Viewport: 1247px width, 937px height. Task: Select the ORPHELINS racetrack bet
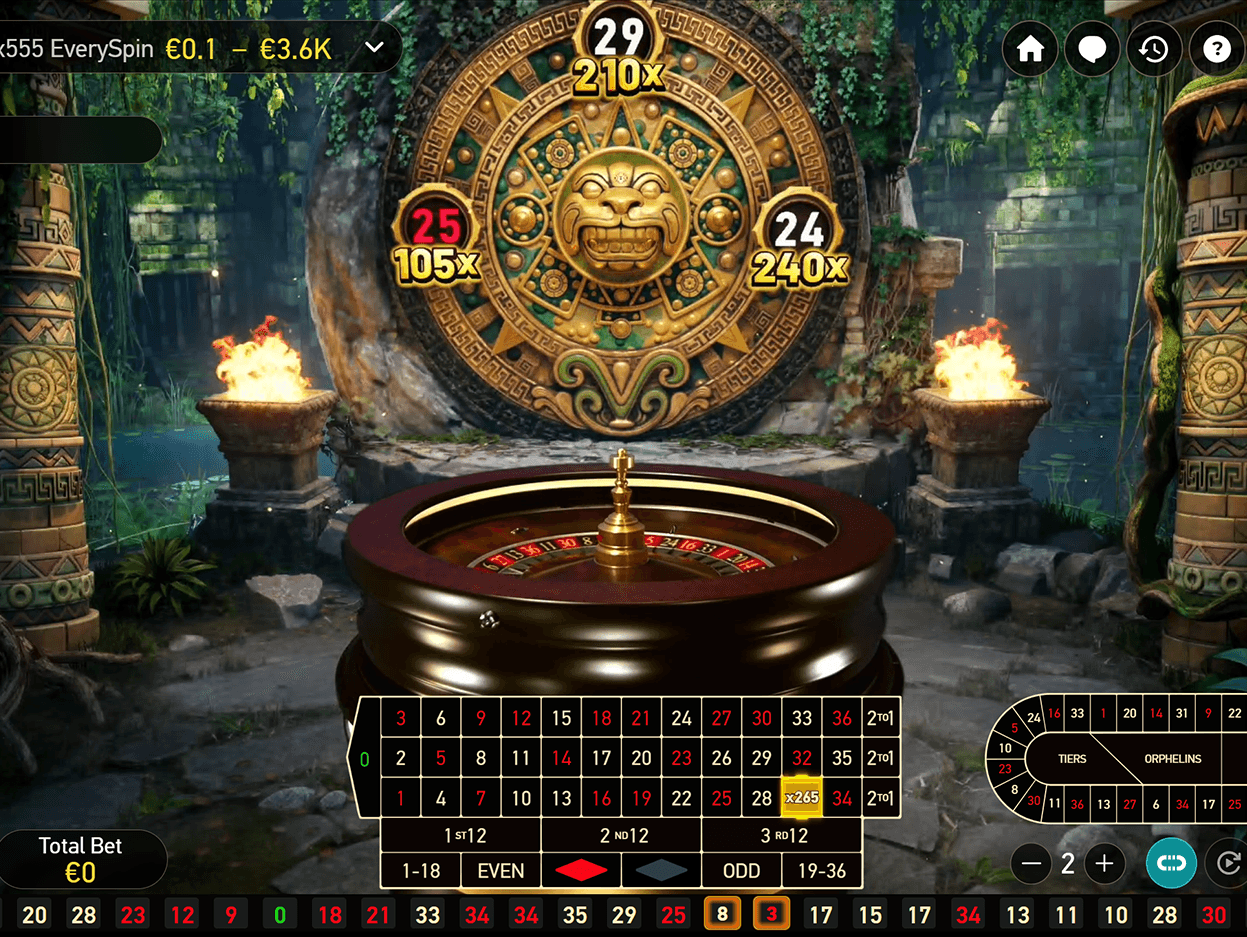coord(1172,759)
